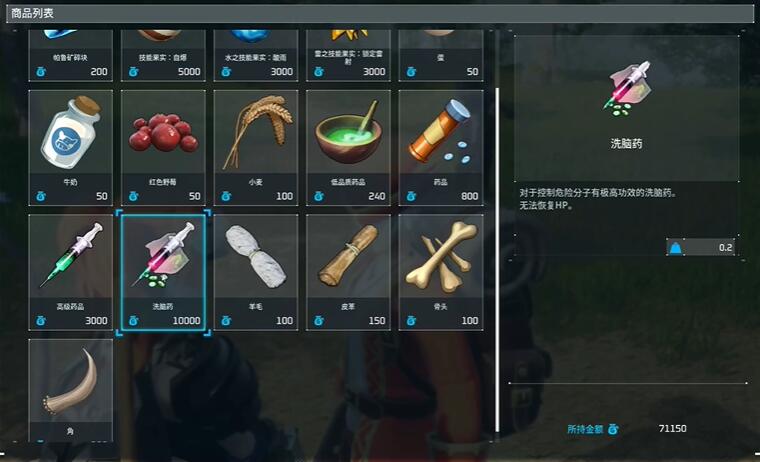
Task: Choose the 药品 orange pill bottle
Action: point(441,146)
